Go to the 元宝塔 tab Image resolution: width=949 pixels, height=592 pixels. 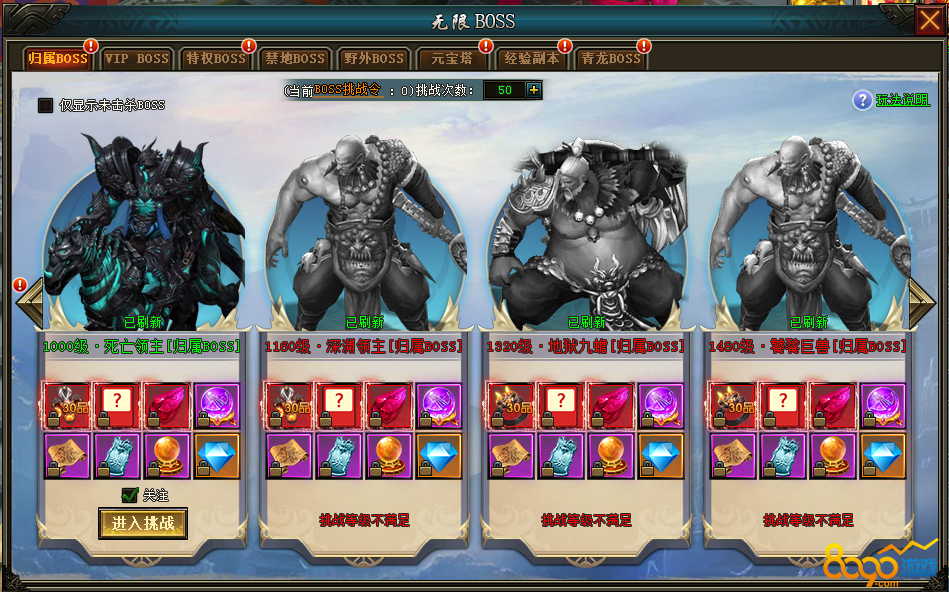coord(453,59)
